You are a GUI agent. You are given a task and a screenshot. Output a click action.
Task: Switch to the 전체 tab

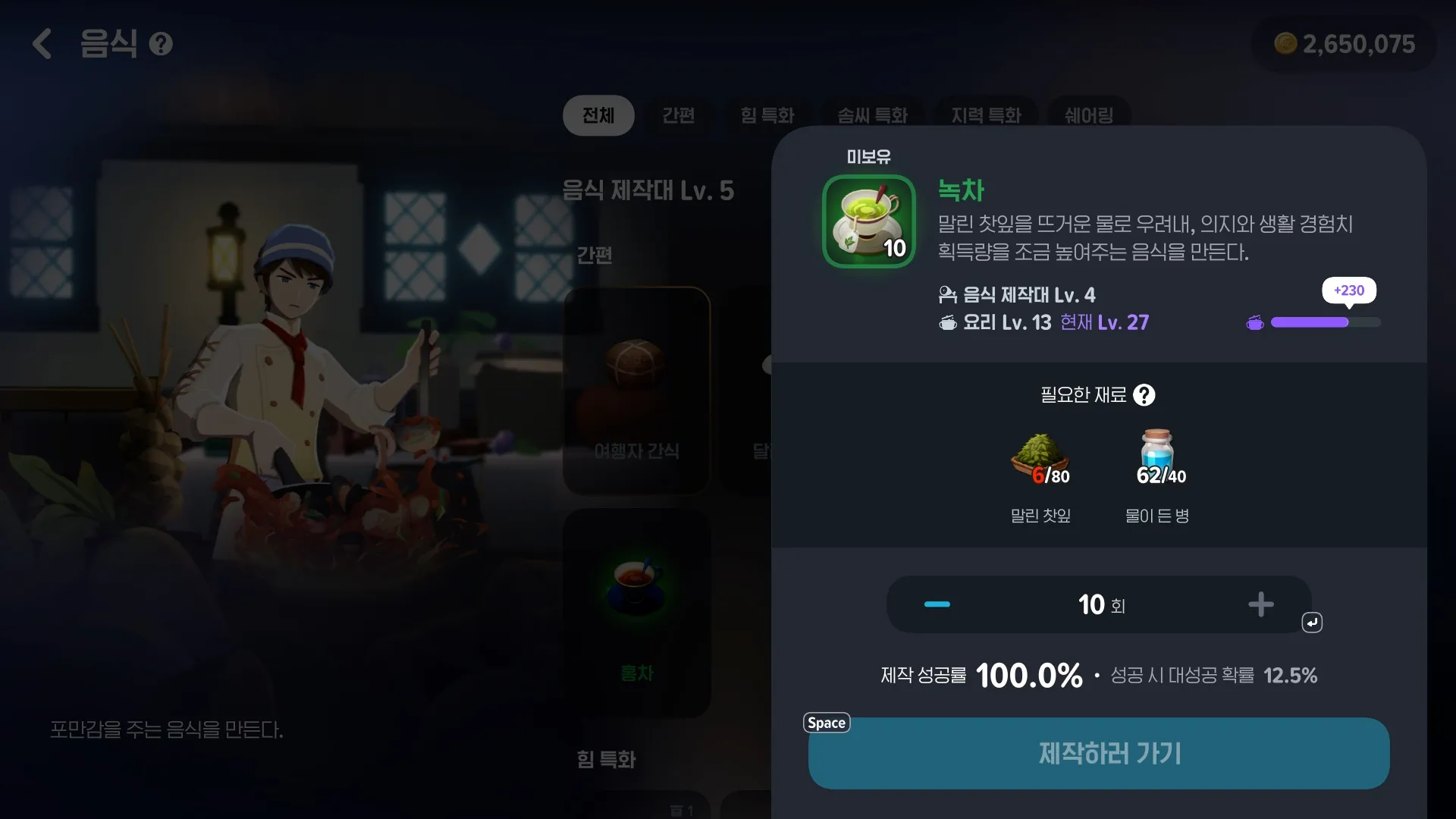598,115
